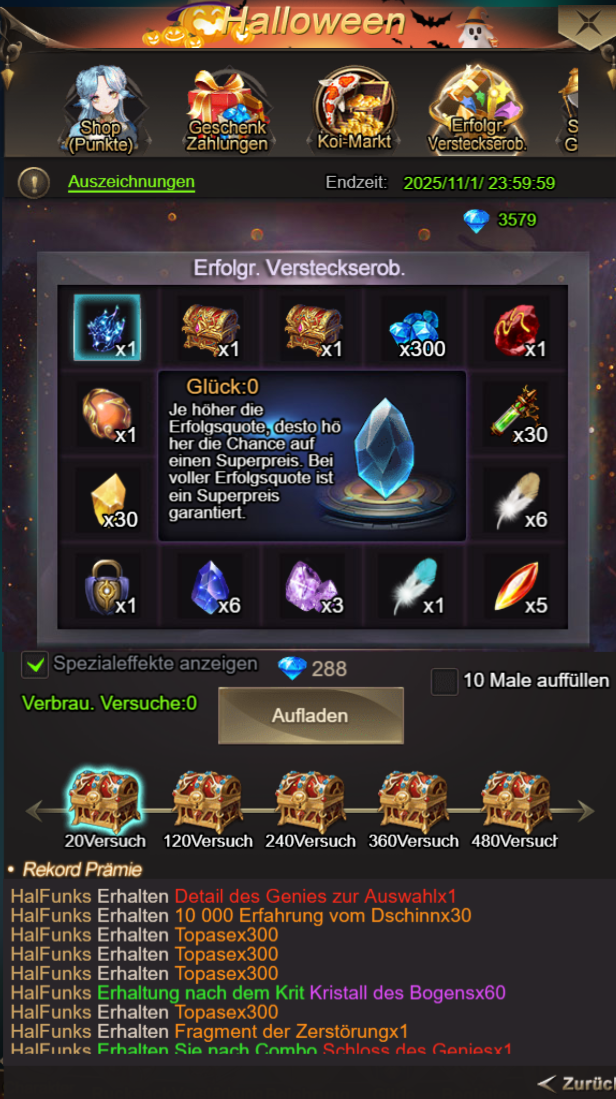The height and width of the screenshot is (1099, 616).
Task: View the padlock prize slot
Action: click(107, 585)
